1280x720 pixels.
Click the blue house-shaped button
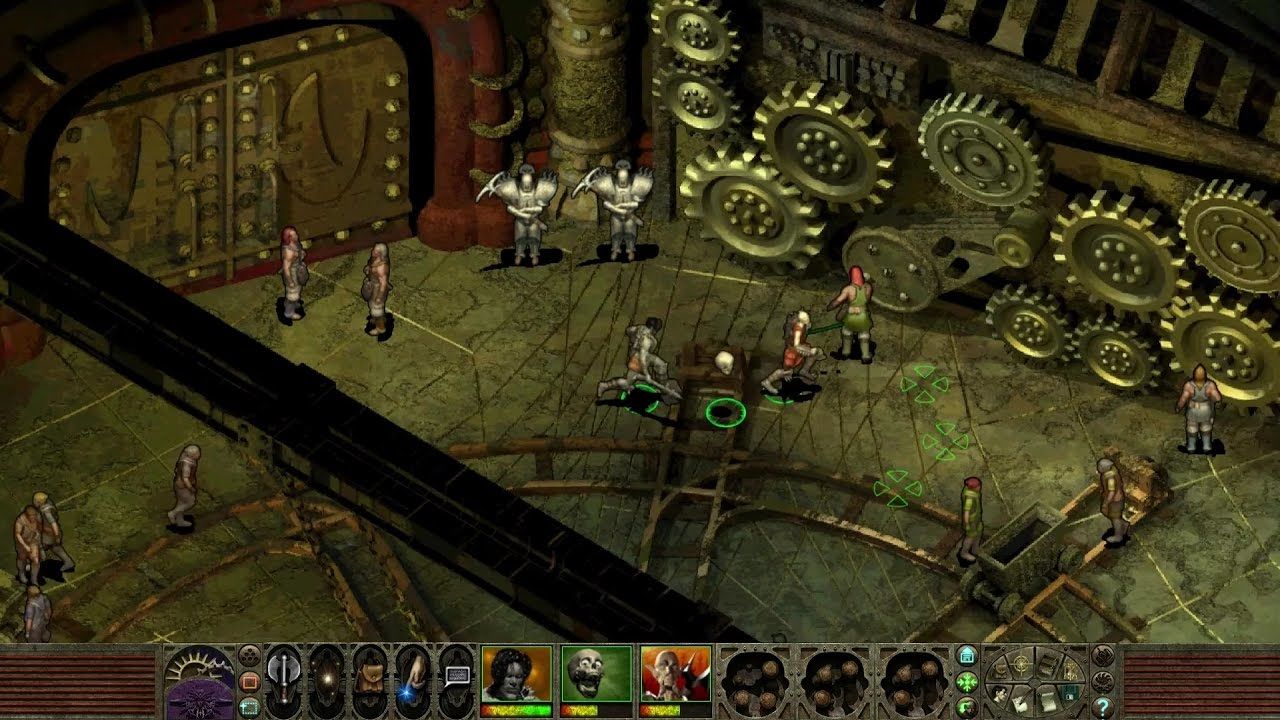(x=967, y=657)
